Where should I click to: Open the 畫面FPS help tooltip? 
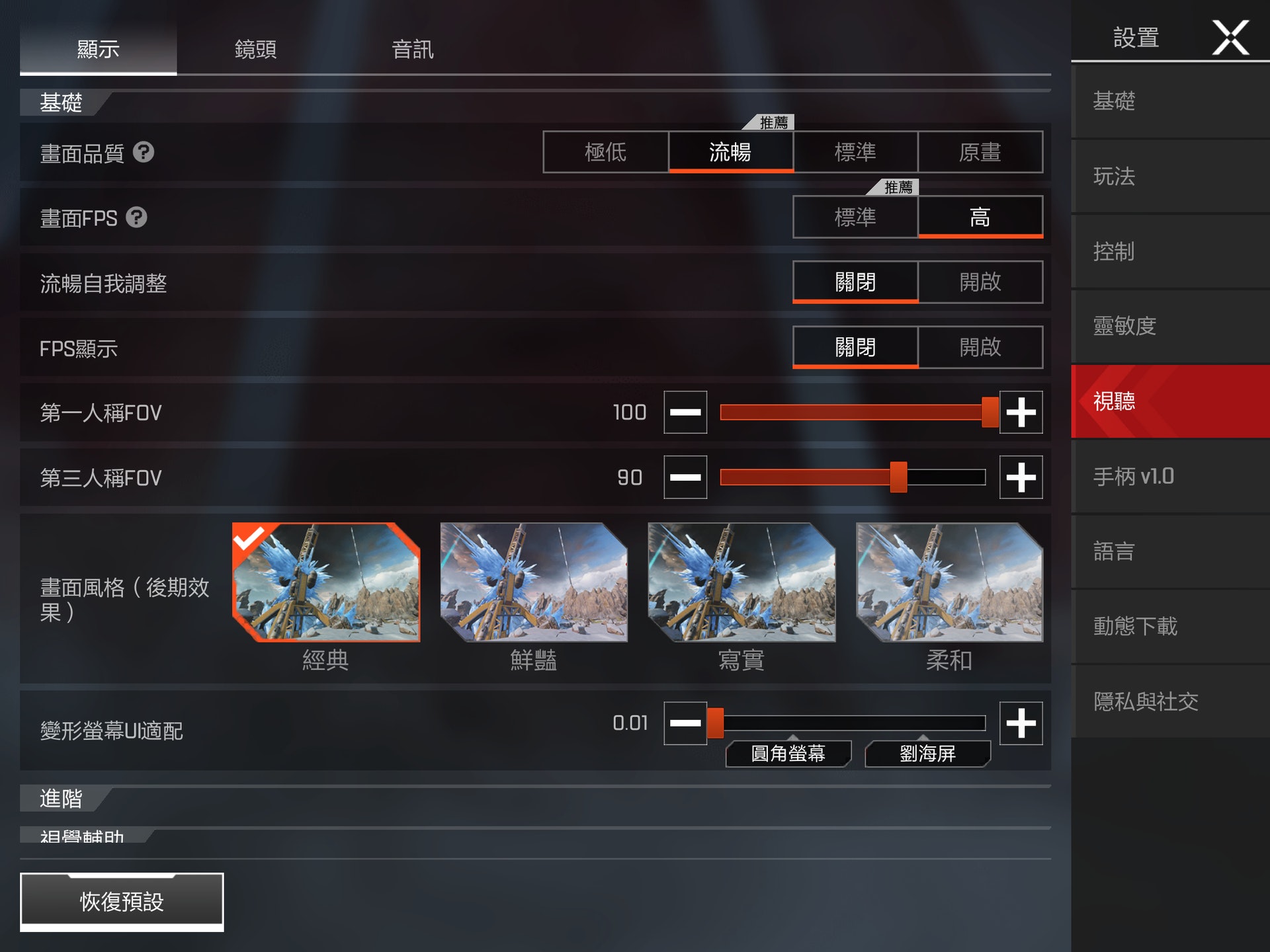tap(137, 218)
